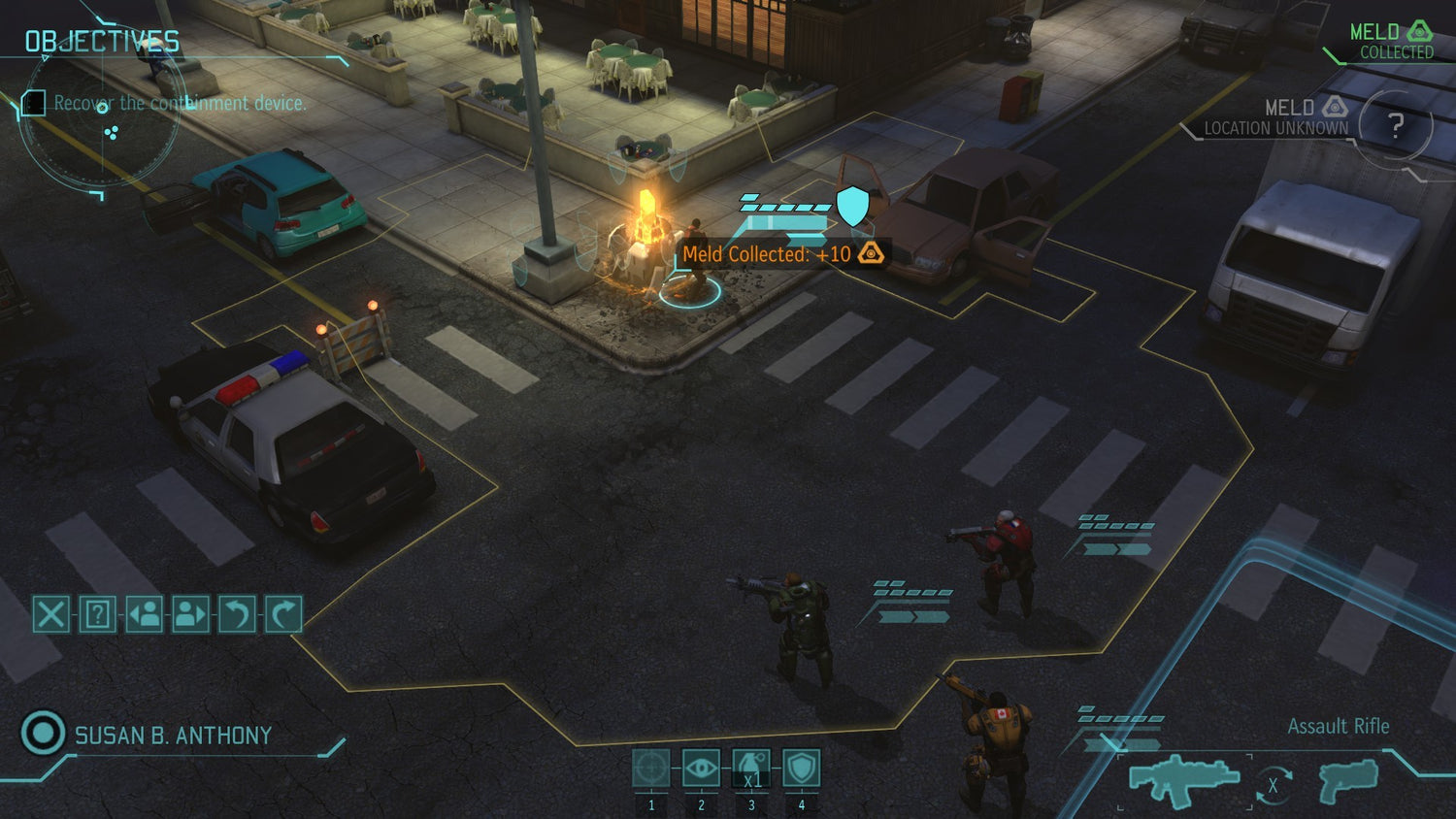Screen dimensions: 1456x819
Task: Select the Frag Grenade ability
Action: click(751, 767)
